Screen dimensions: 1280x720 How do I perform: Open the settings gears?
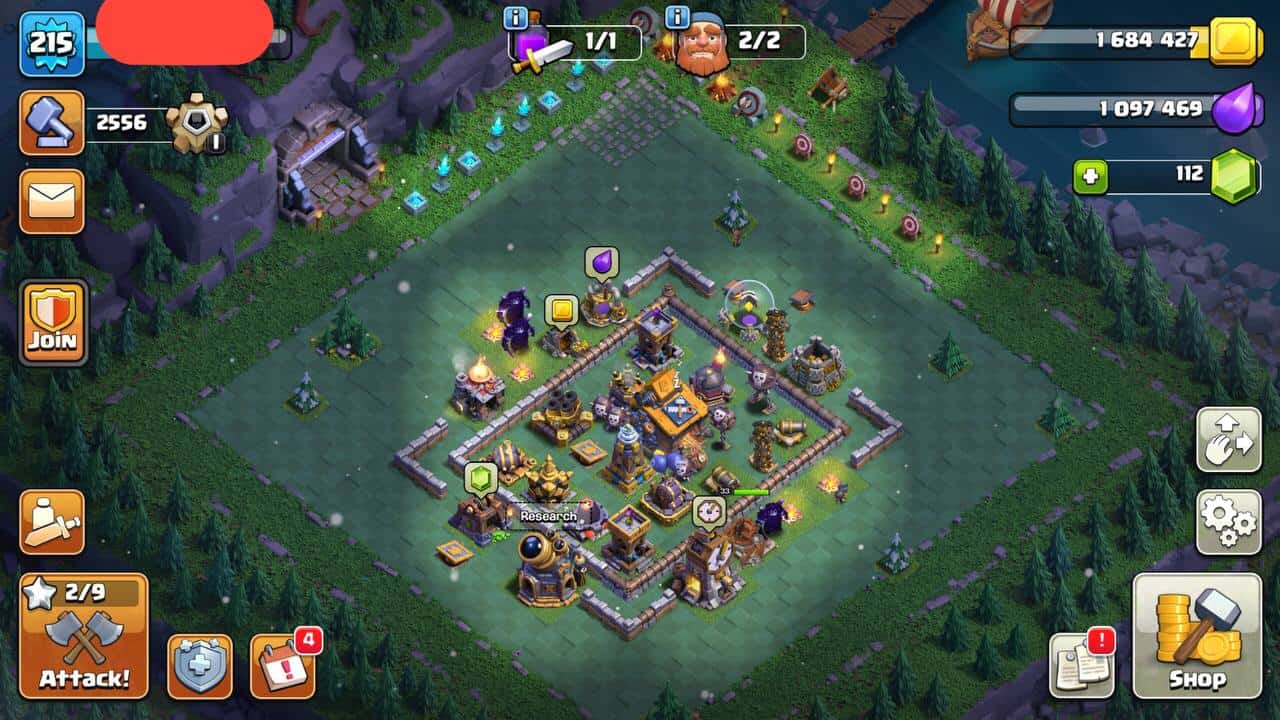pyautogui.click(x=1228, y=522)
